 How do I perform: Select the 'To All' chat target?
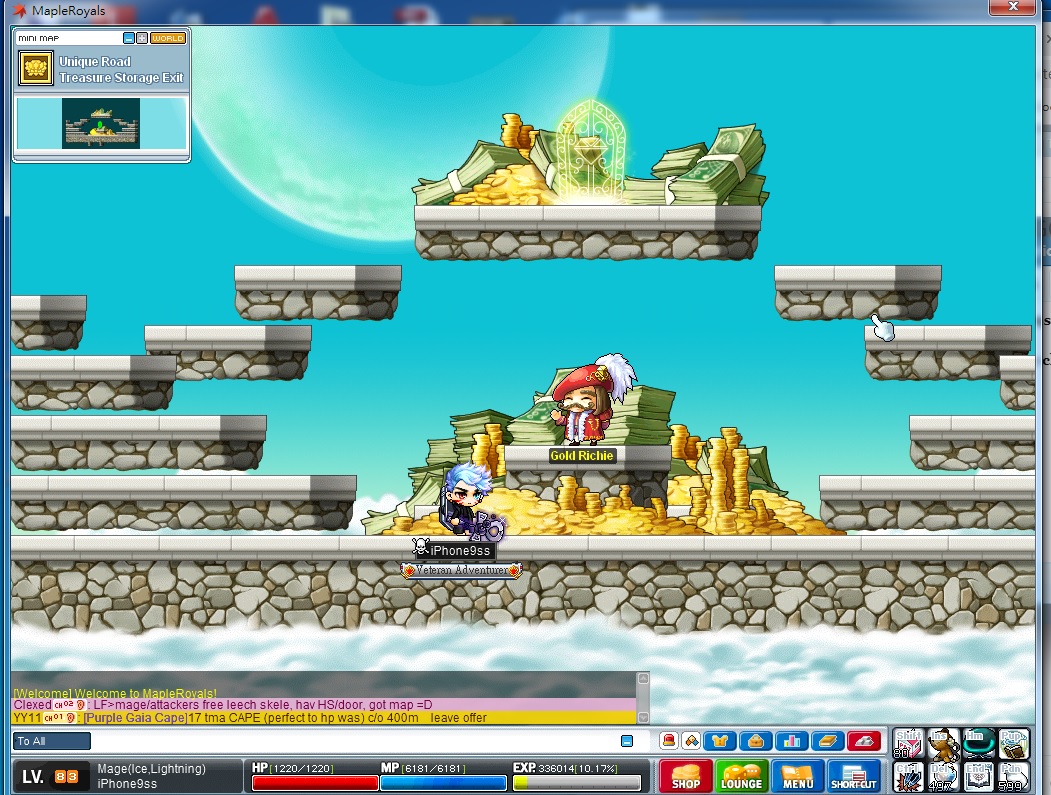click(52, 741)
